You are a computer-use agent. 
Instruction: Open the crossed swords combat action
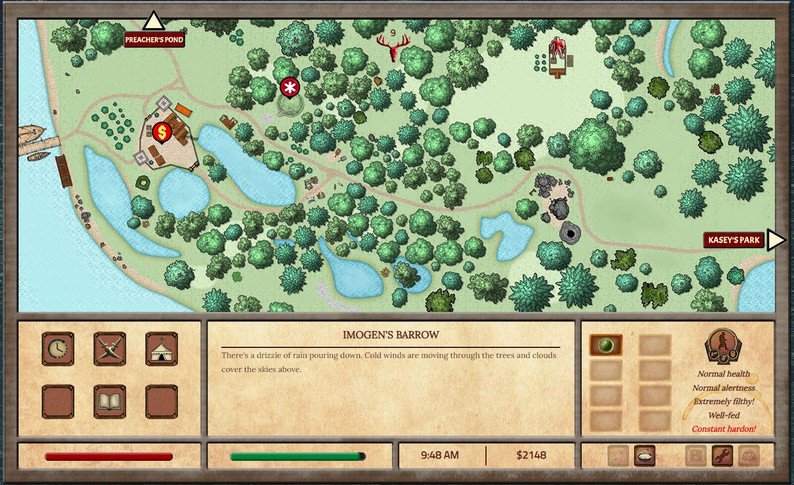tap(109, 349)
